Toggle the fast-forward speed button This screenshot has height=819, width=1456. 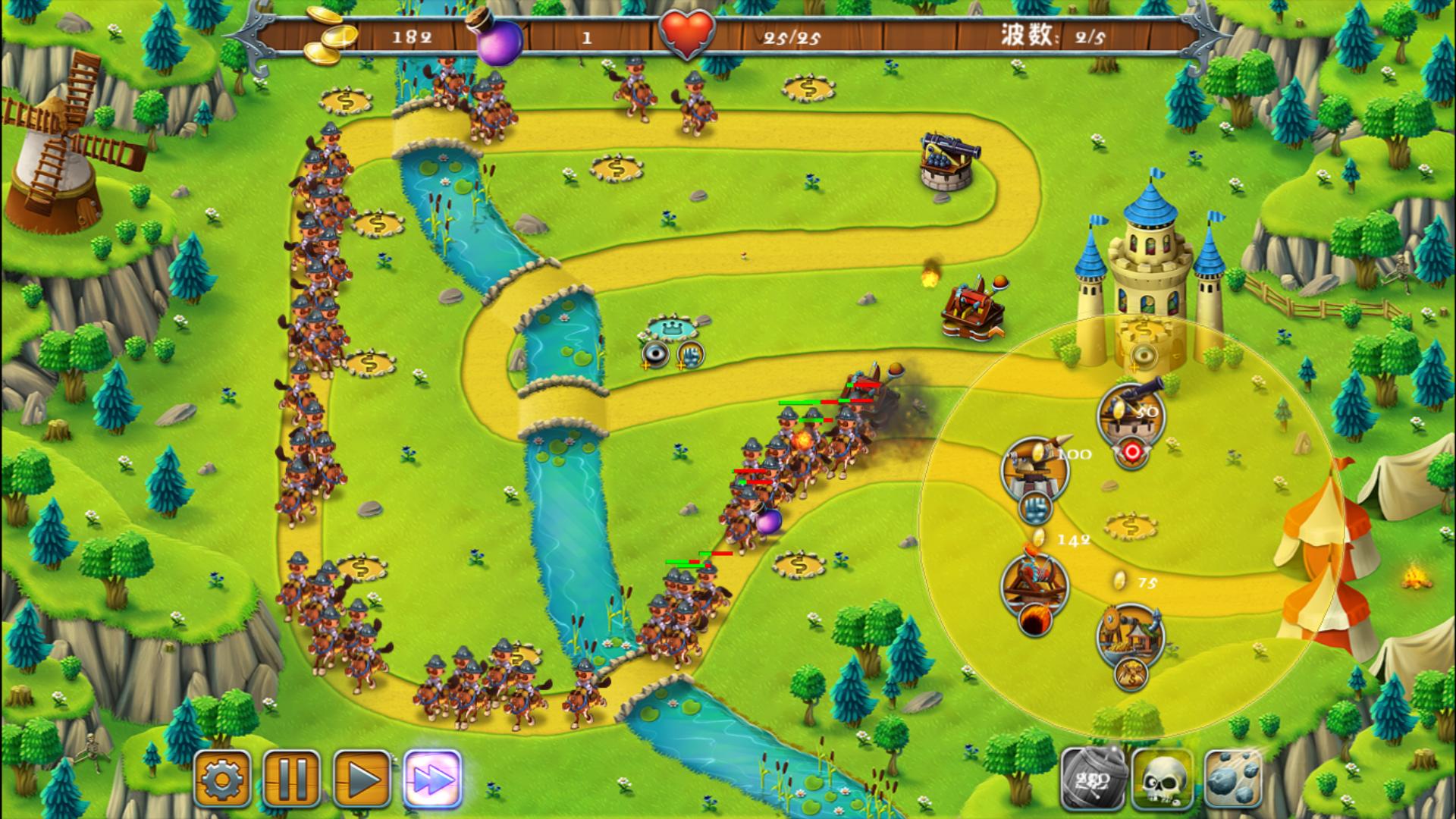(432, 779)
